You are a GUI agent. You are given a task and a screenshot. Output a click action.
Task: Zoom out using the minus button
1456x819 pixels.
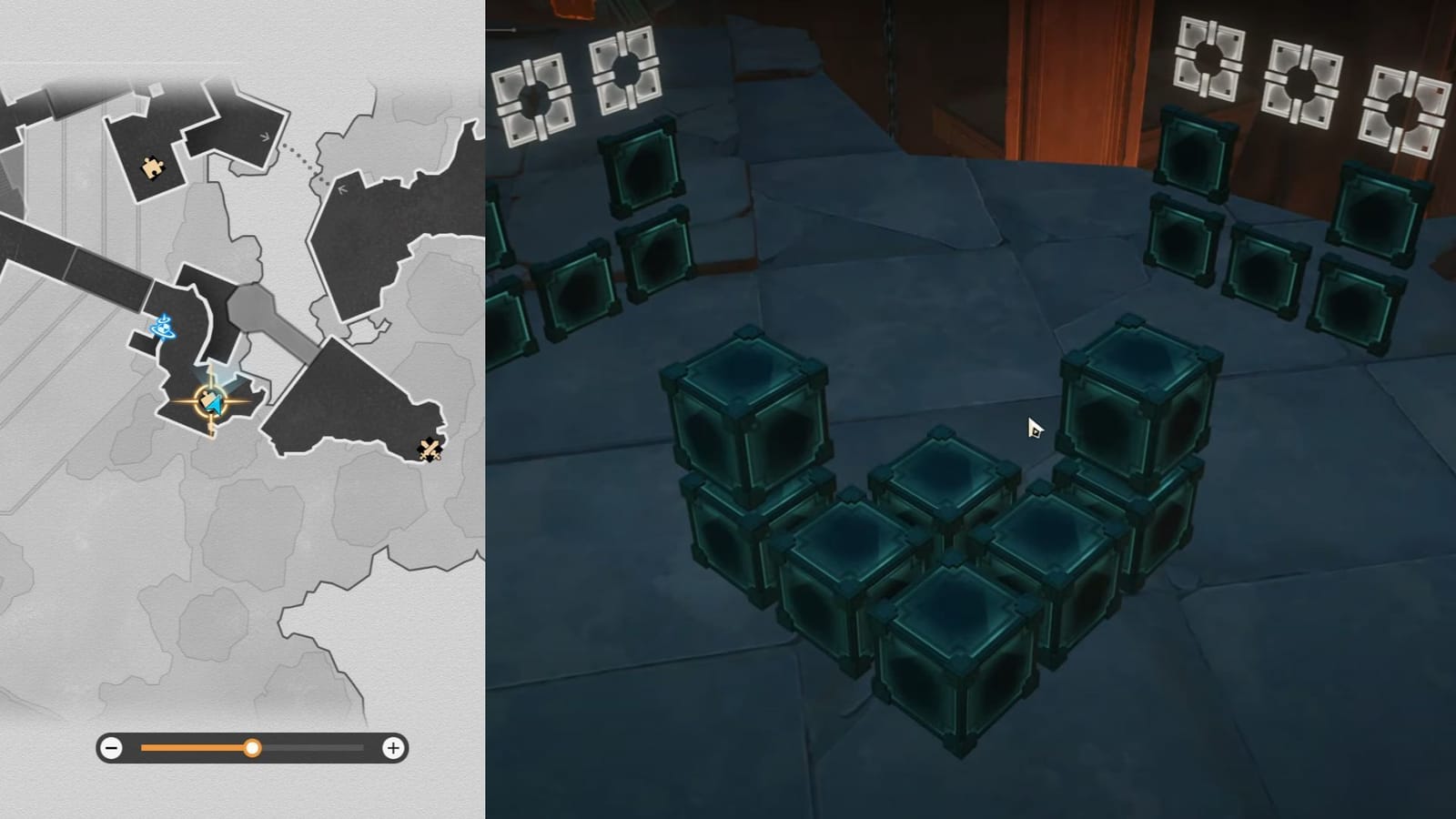pos(112,748)
